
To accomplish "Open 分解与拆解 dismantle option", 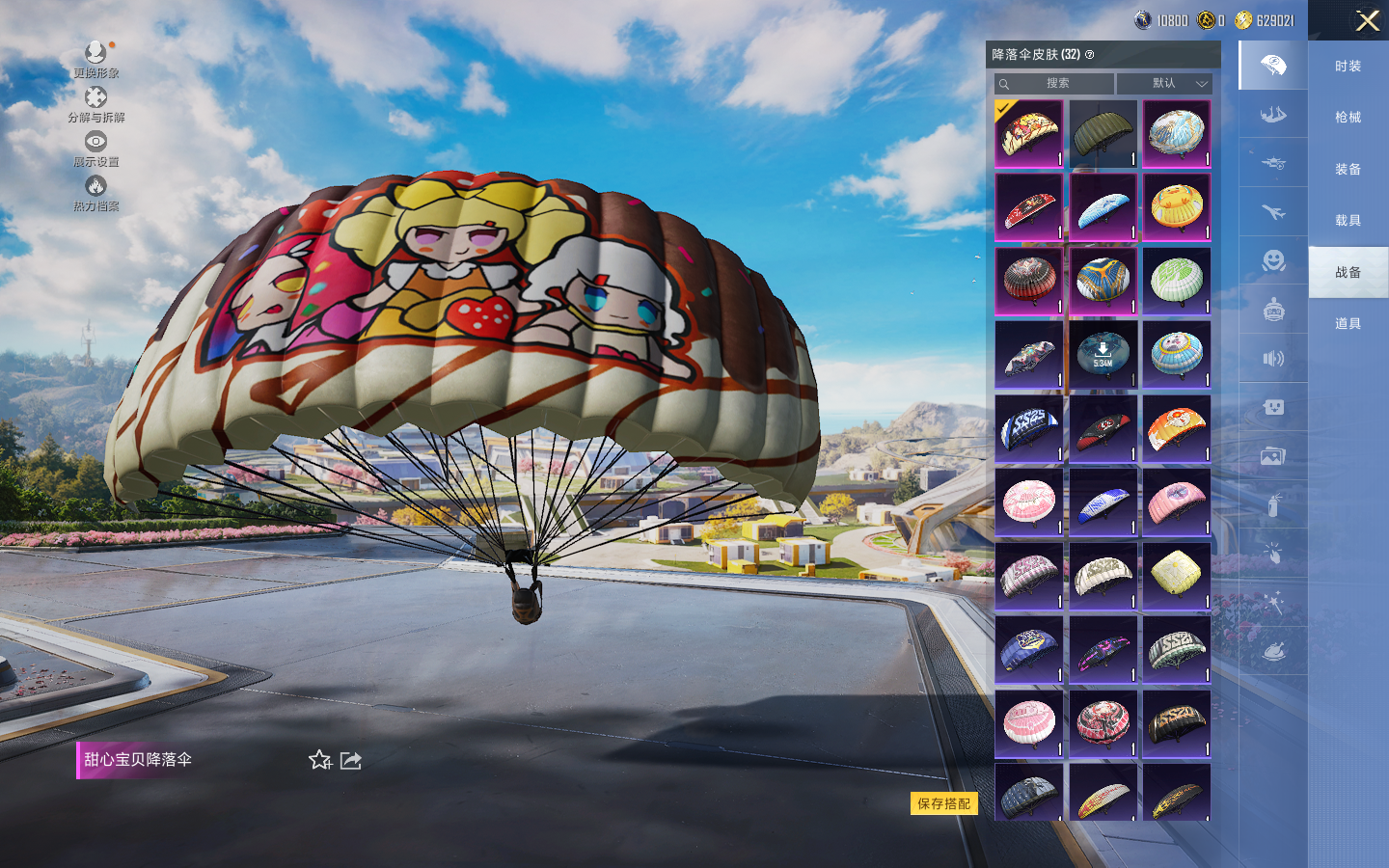I will [95, 103].
